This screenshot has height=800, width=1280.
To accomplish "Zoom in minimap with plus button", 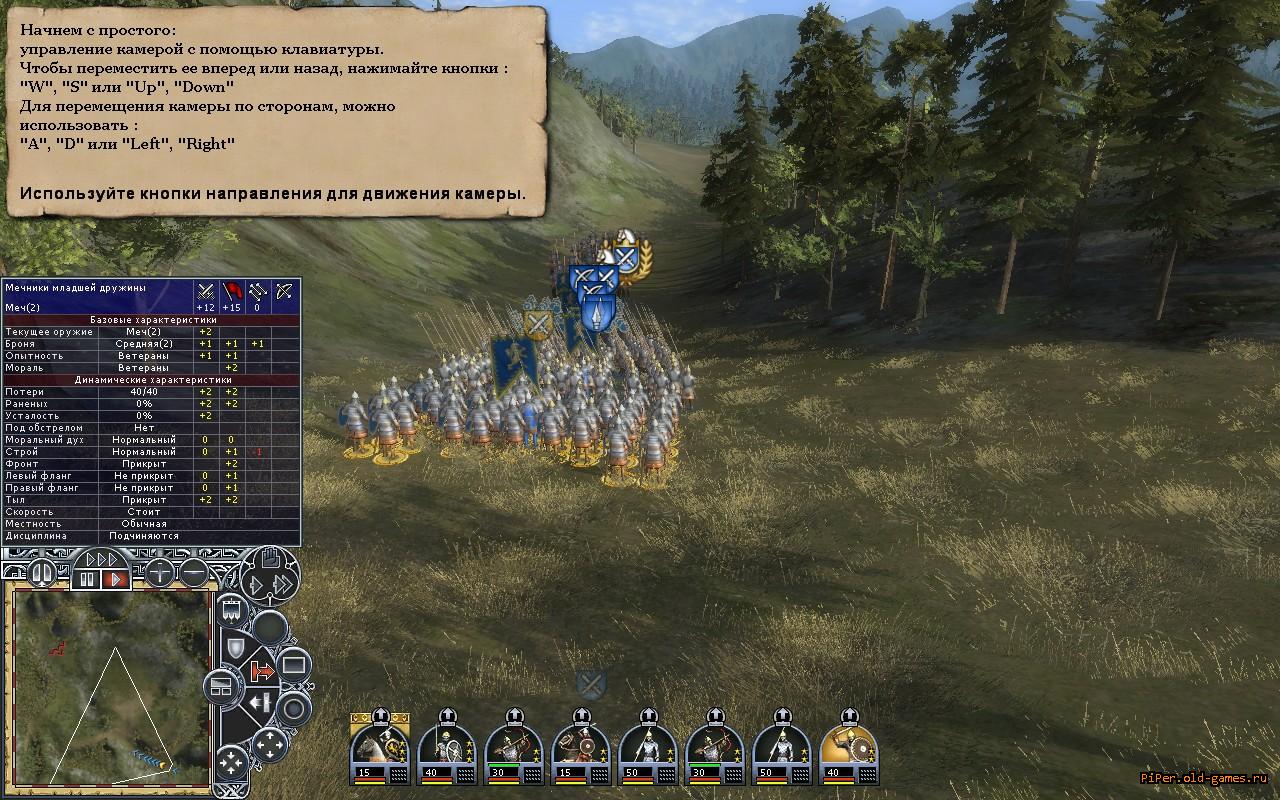I will tap(160, 573).
